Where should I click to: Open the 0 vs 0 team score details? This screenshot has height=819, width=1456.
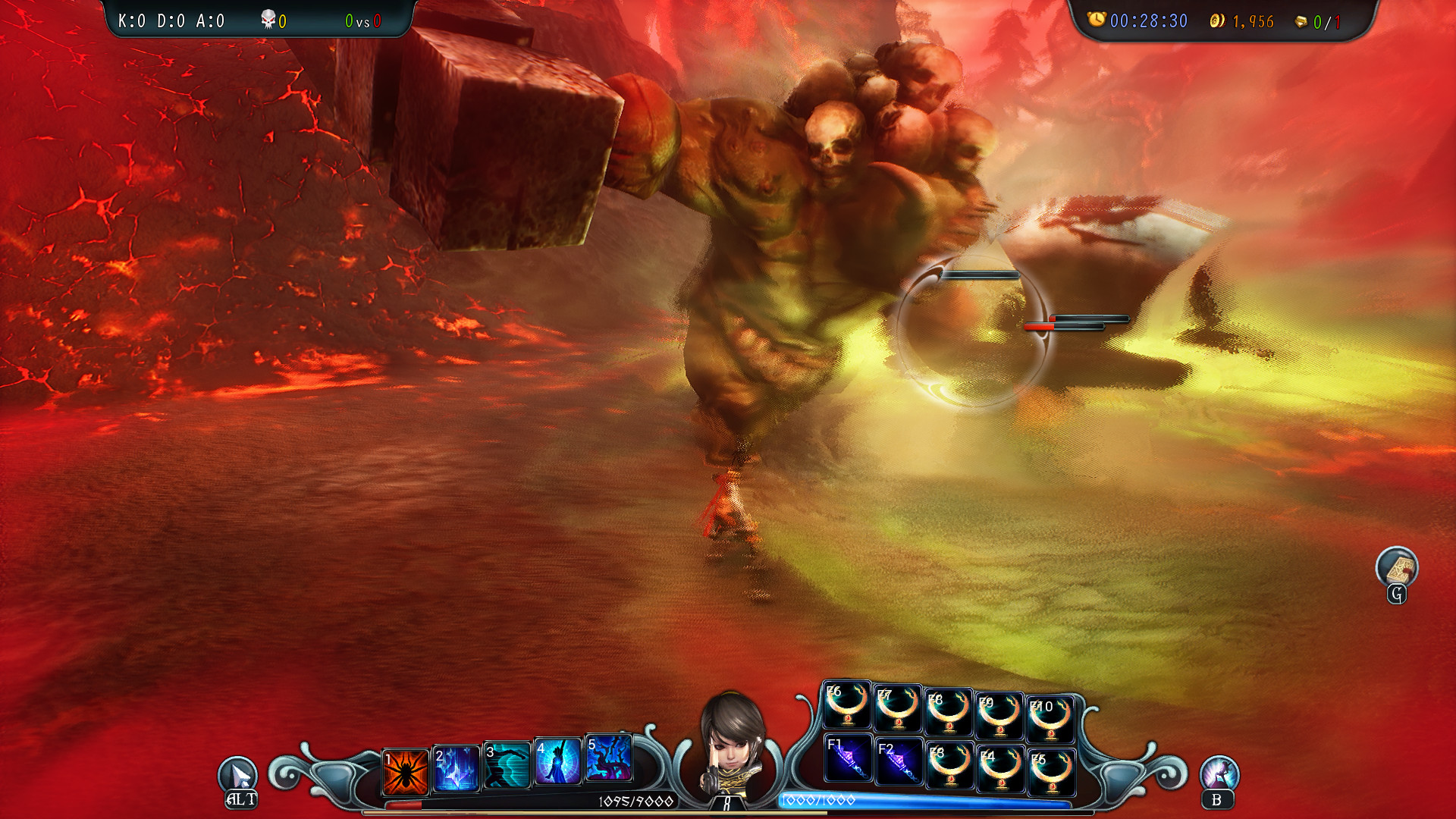point(362,21)
